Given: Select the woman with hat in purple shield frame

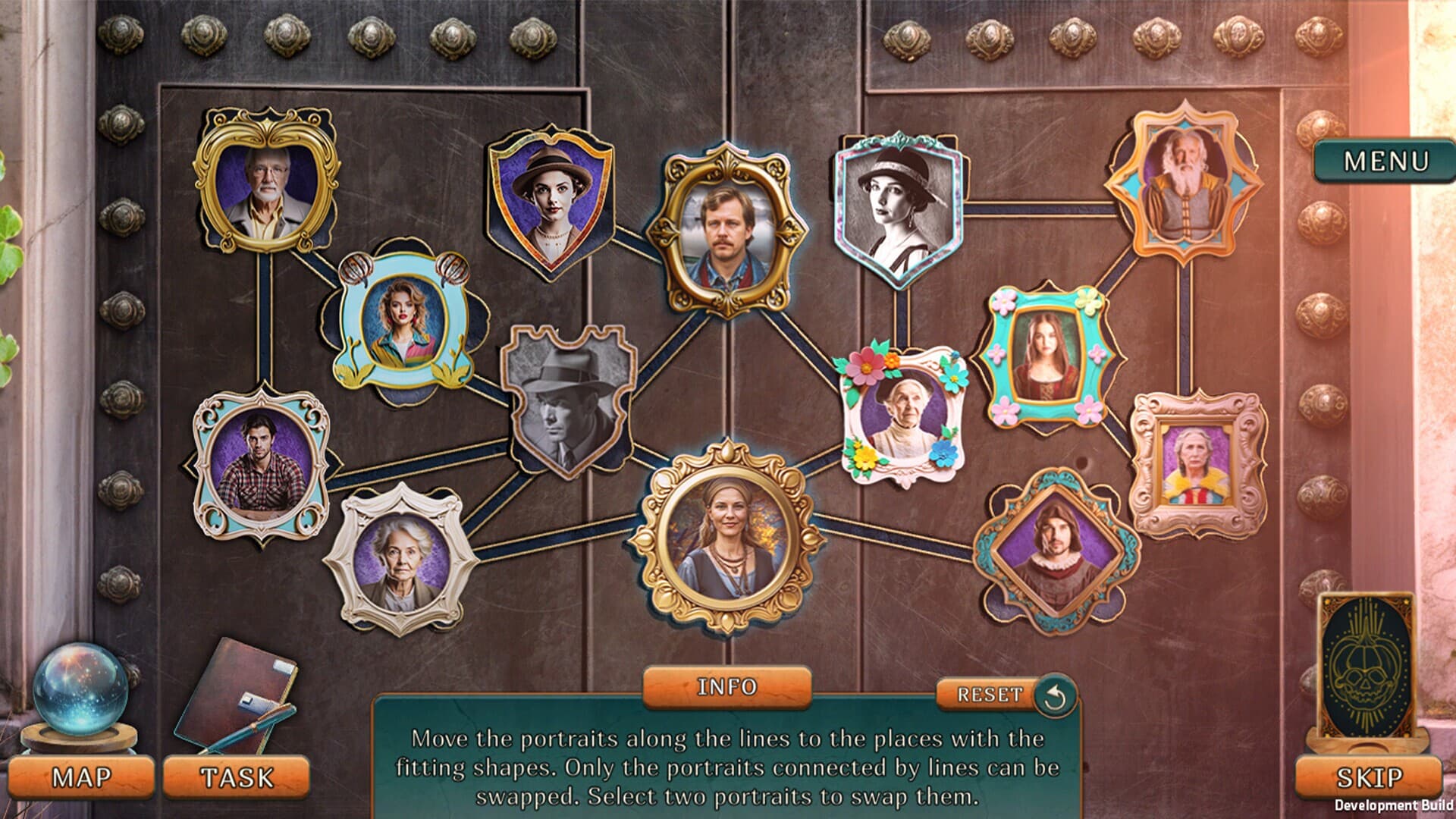Looking at the screenshot, I should coord(554,197).
